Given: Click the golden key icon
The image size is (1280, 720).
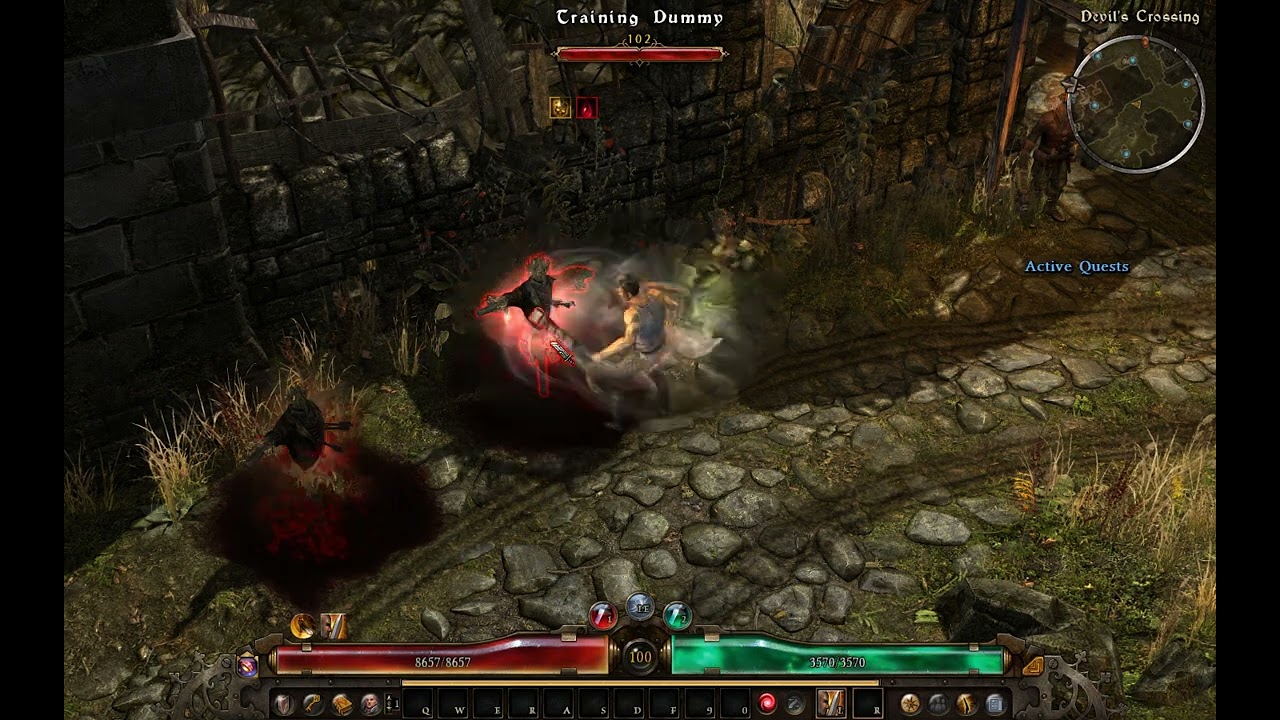Looking at the screenshot, I should [x=313, y=703].
